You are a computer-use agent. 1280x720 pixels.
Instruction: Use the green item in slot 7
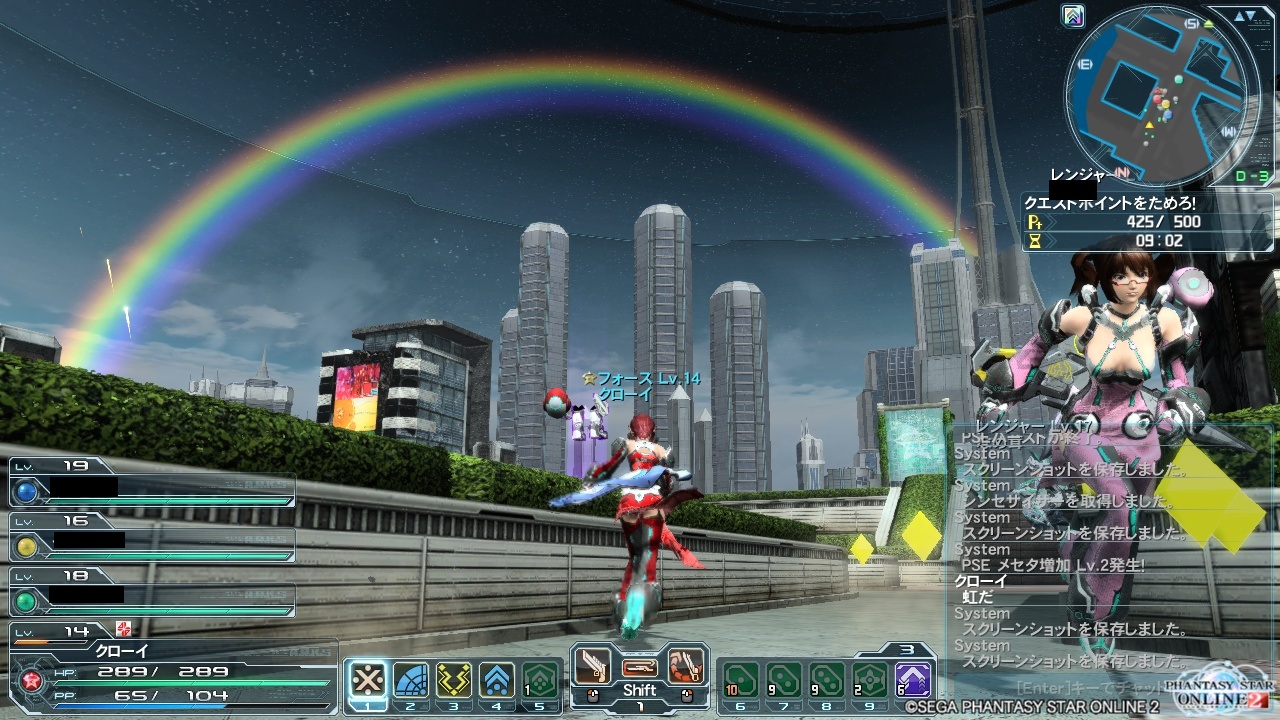pyautogui.click(x=783, y=680)
